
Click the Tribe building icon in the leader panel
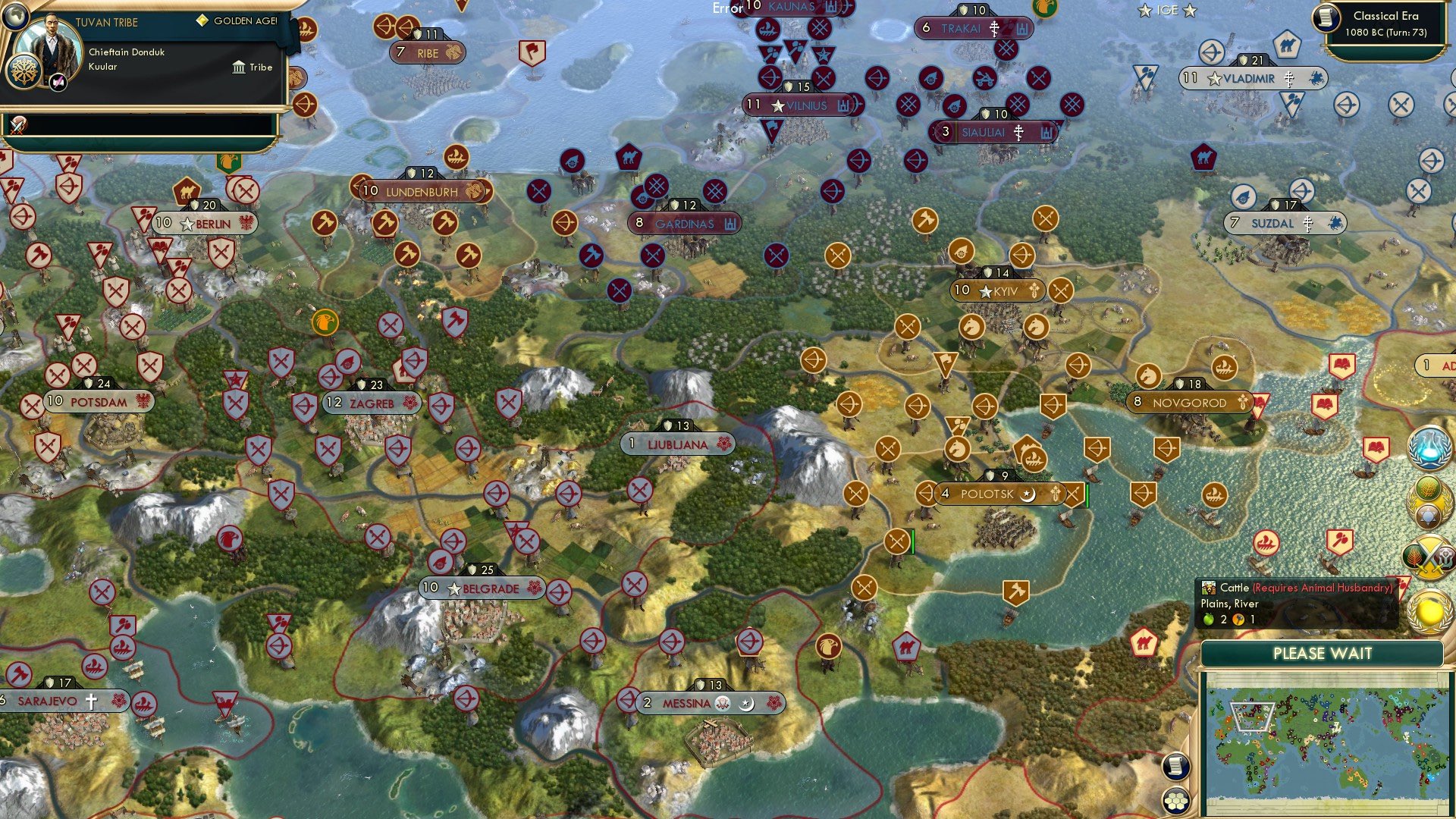pyautogui.click(x=240, y=68)
